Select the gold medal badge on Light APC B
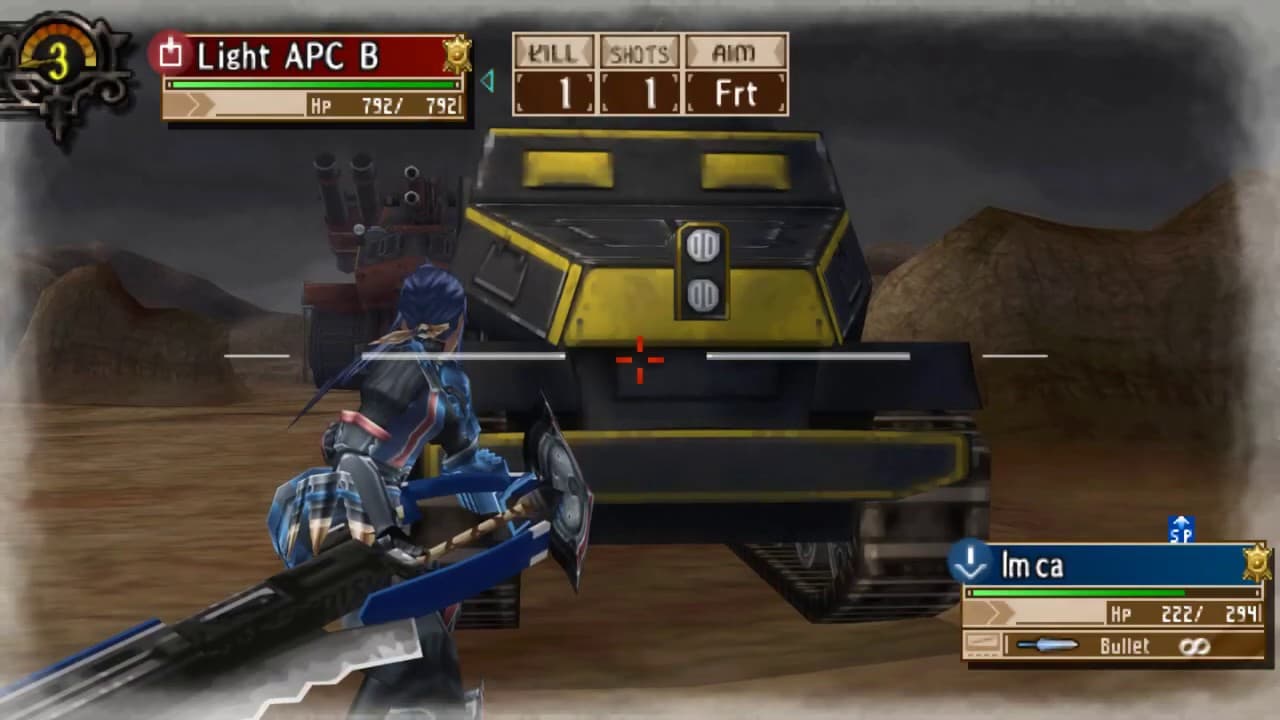Viewport: 1280px width, 720px height. [x=456, y=56]
